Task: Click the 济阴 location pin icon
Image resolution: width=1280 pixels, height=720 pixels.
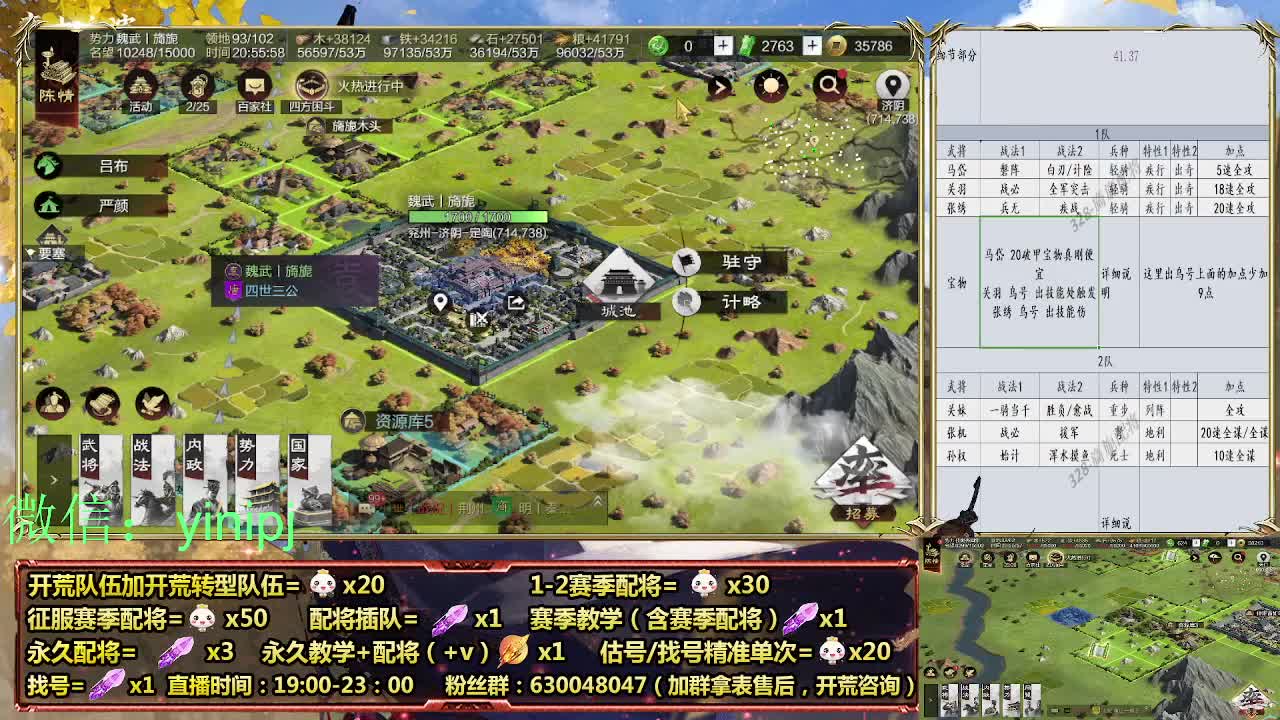Action: pyautogui.click(x=891, y=84)
